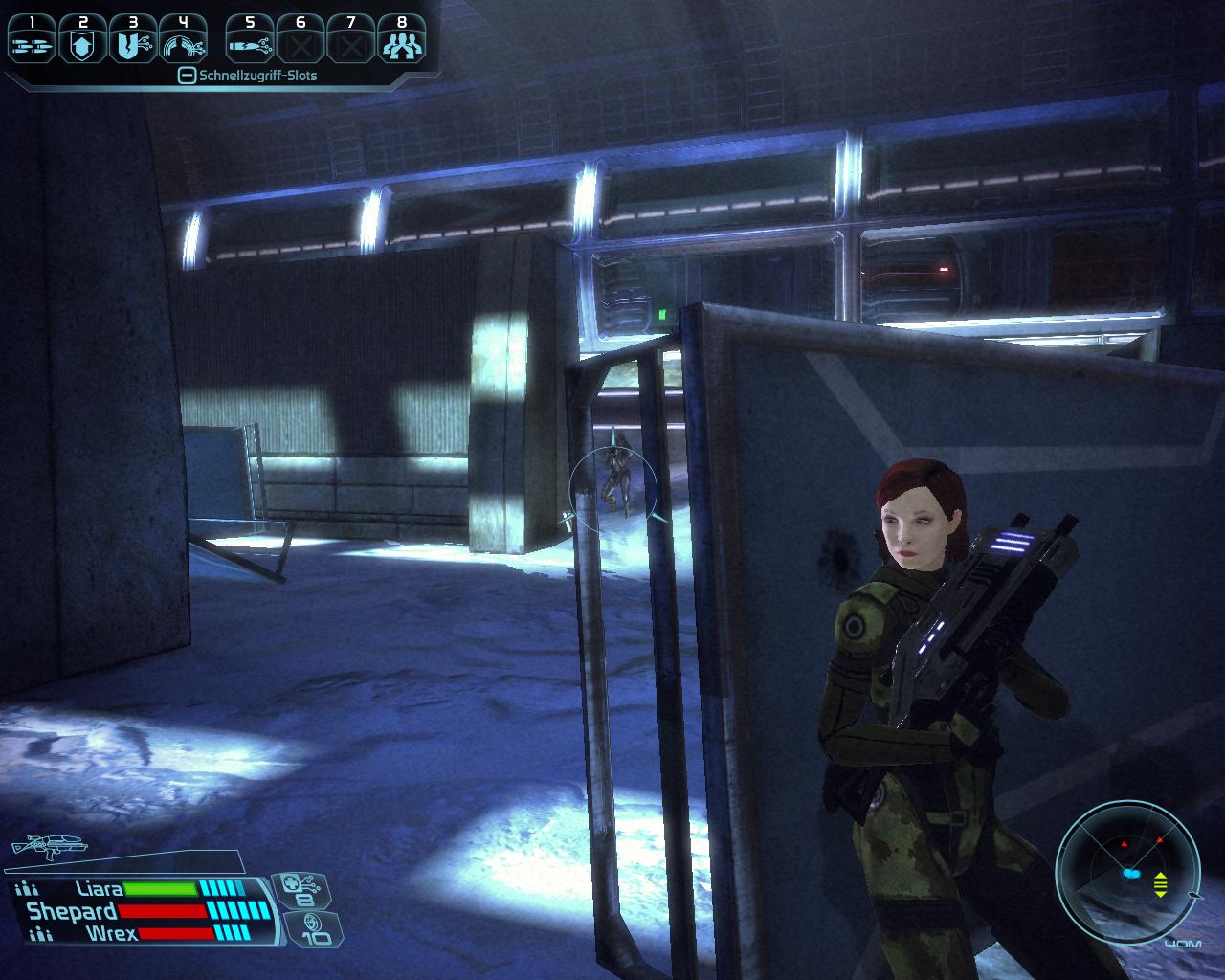Activate the arc dome ability in slot 4

pos(182,43)
